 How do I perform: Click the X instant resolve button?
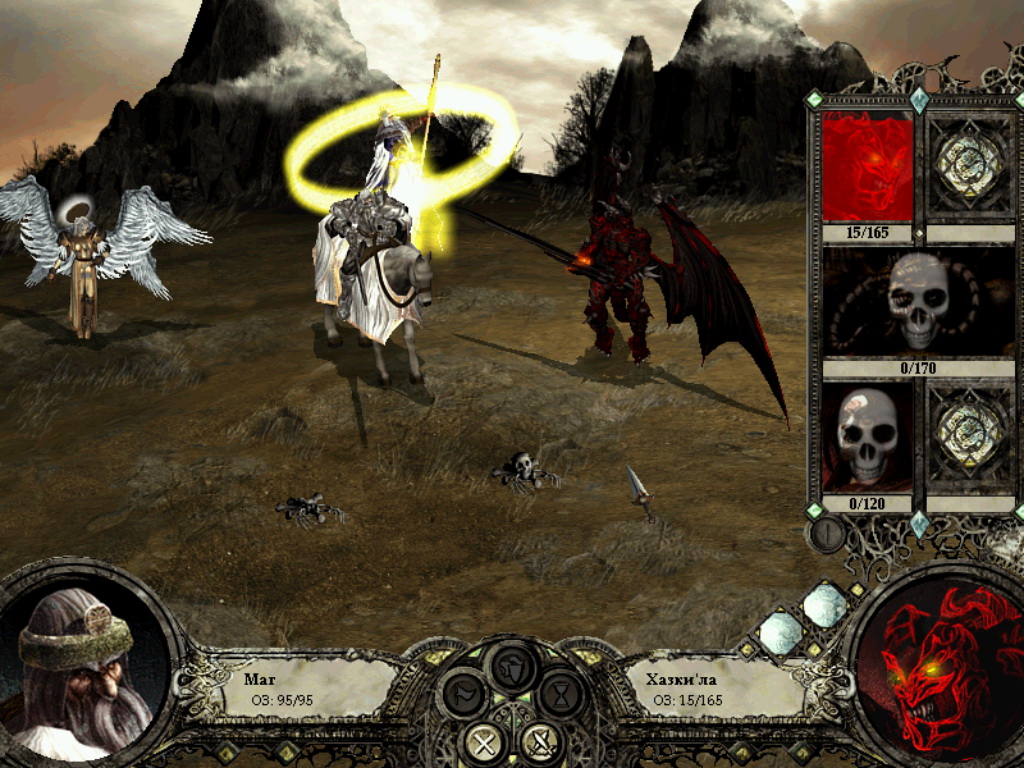[485, 742]
